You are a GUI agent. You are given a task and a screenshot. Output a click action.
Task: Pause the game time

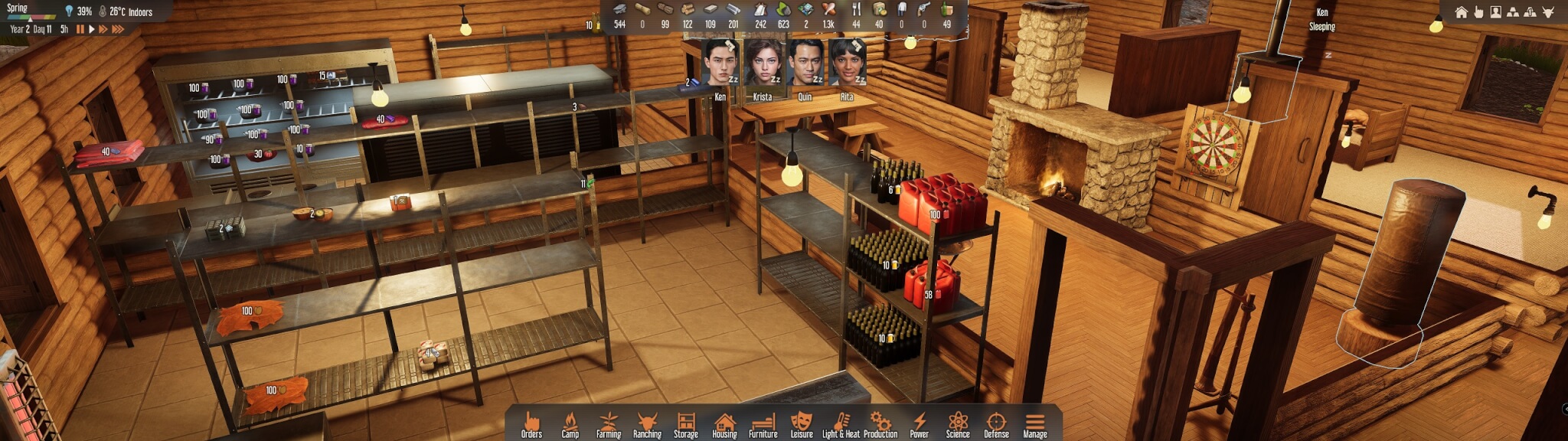(x=80, y=29)
